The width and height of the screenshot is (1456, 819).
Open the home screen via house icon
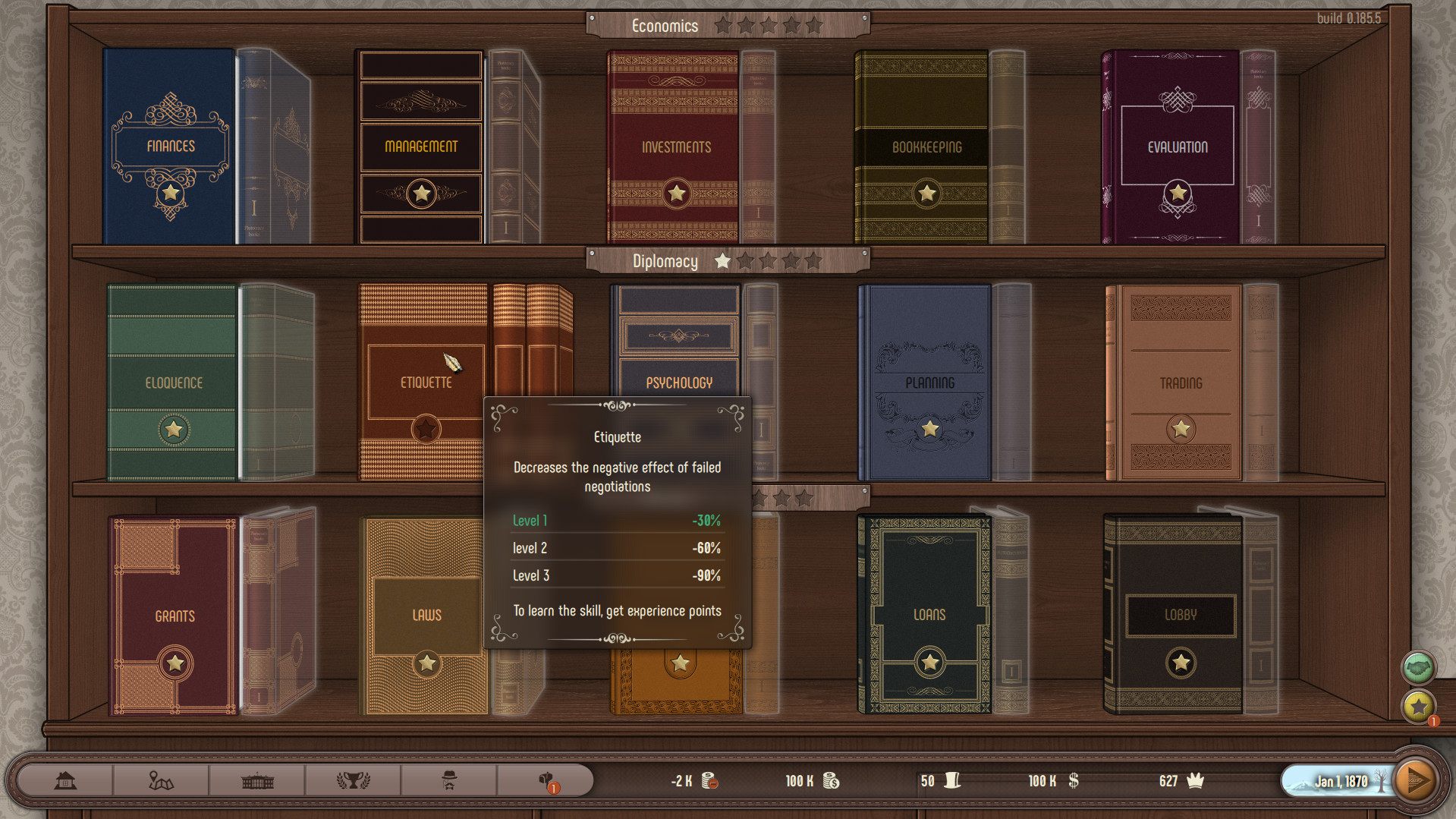pos(64,780)
